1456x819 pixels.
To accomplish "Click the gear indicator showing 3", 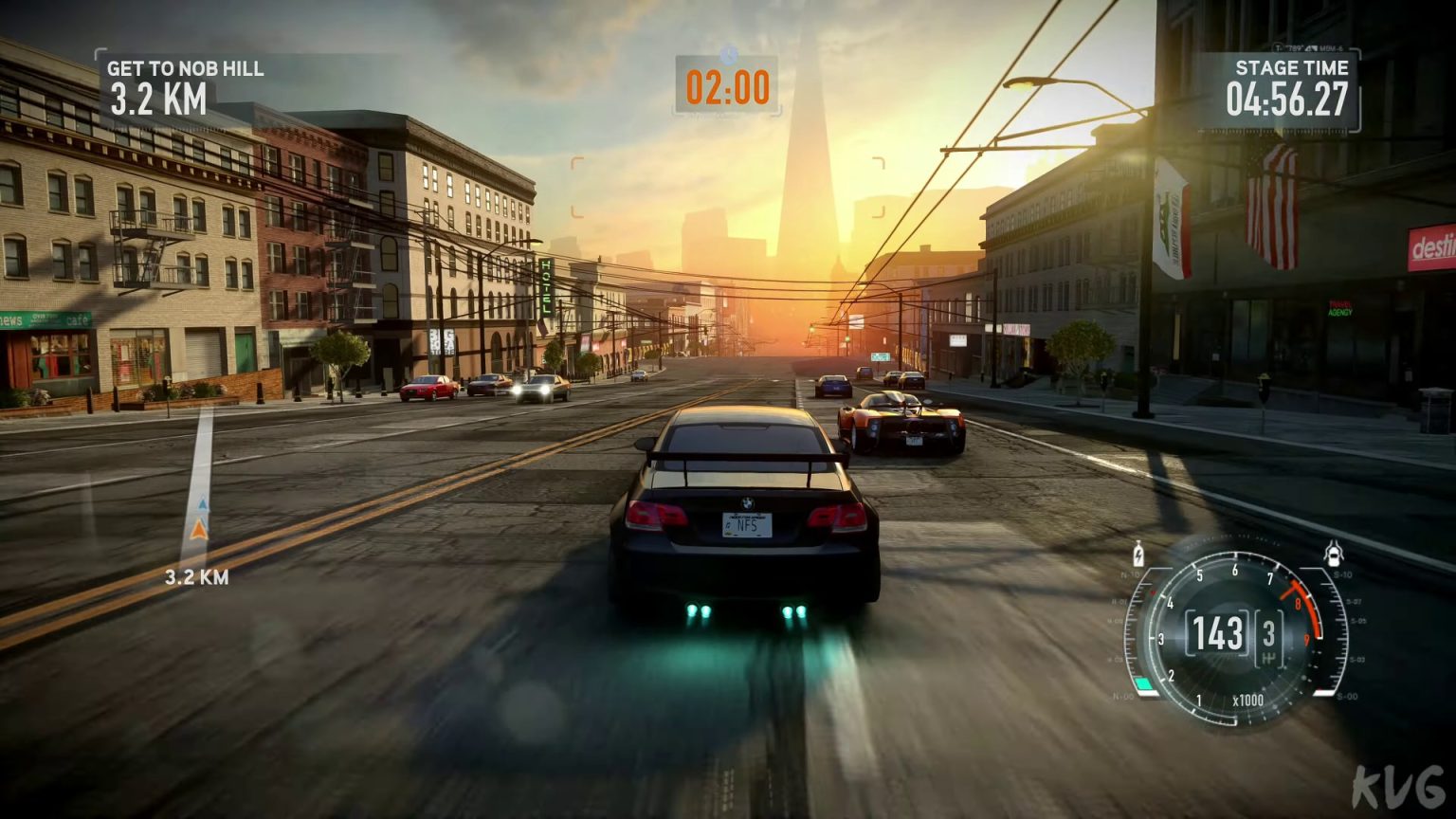I will click(1268, 632).
